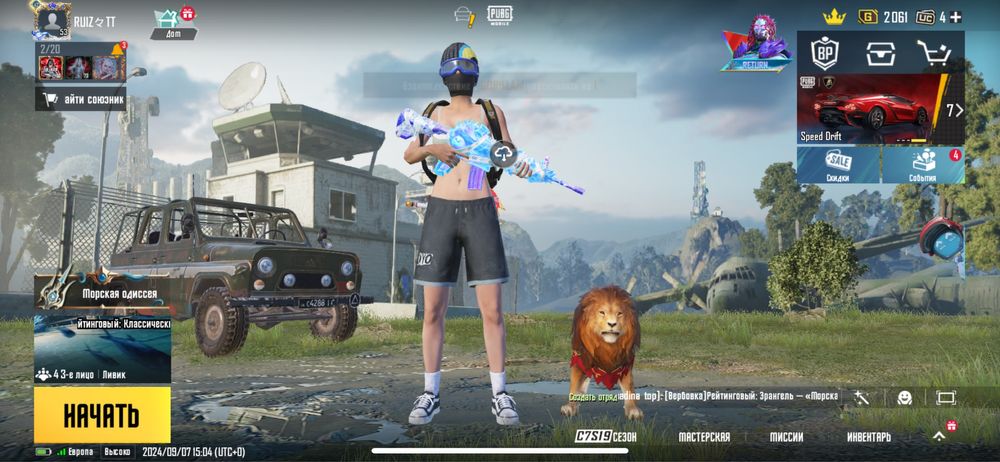This screenshot has height=462, width=1000.
Task: Expand the bottom menu with the up arrow
Action: click(939, 436)
